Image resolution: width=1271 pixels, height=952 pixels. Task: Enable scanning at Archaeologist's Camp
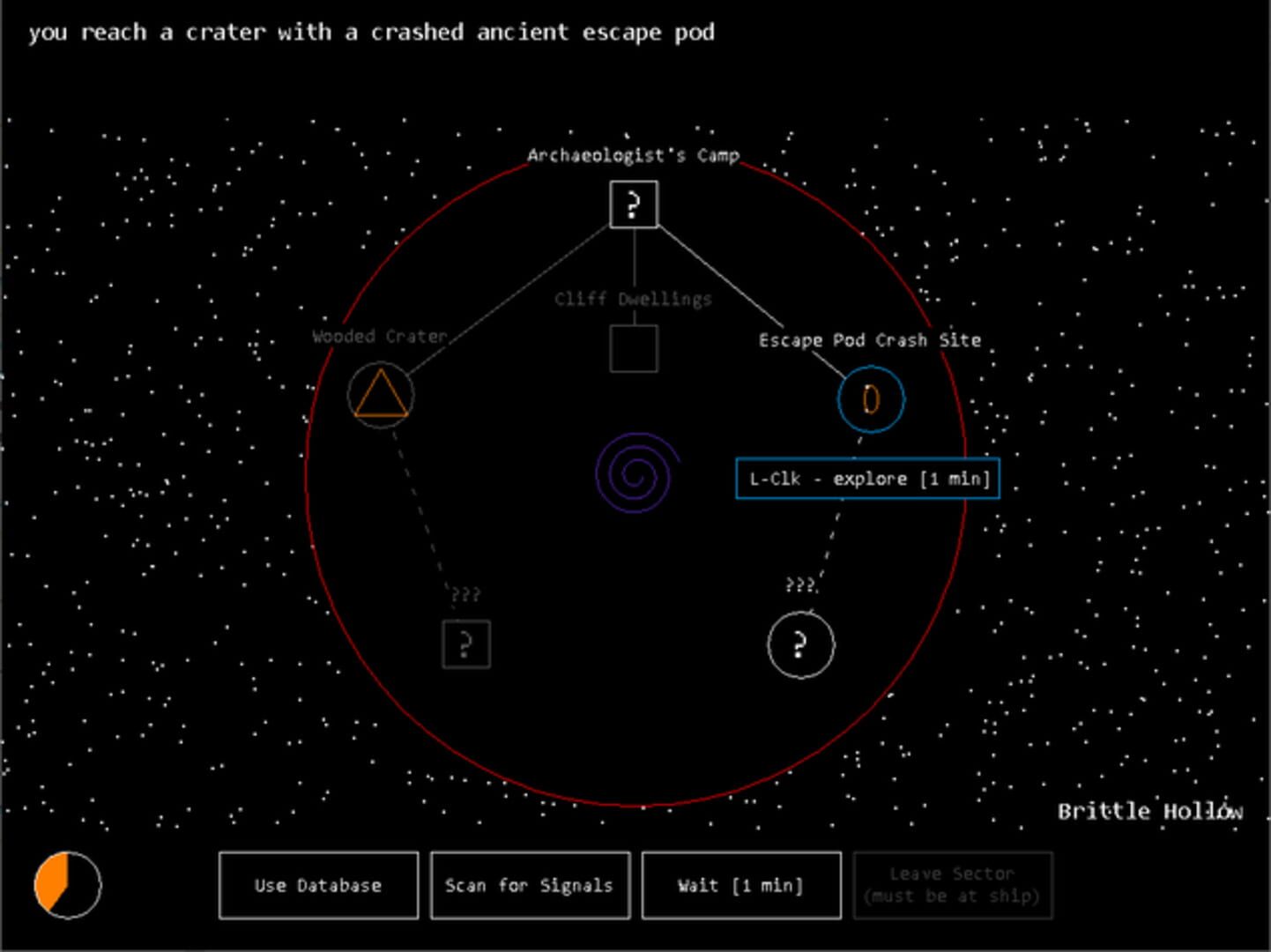click(x=633, y=205)
